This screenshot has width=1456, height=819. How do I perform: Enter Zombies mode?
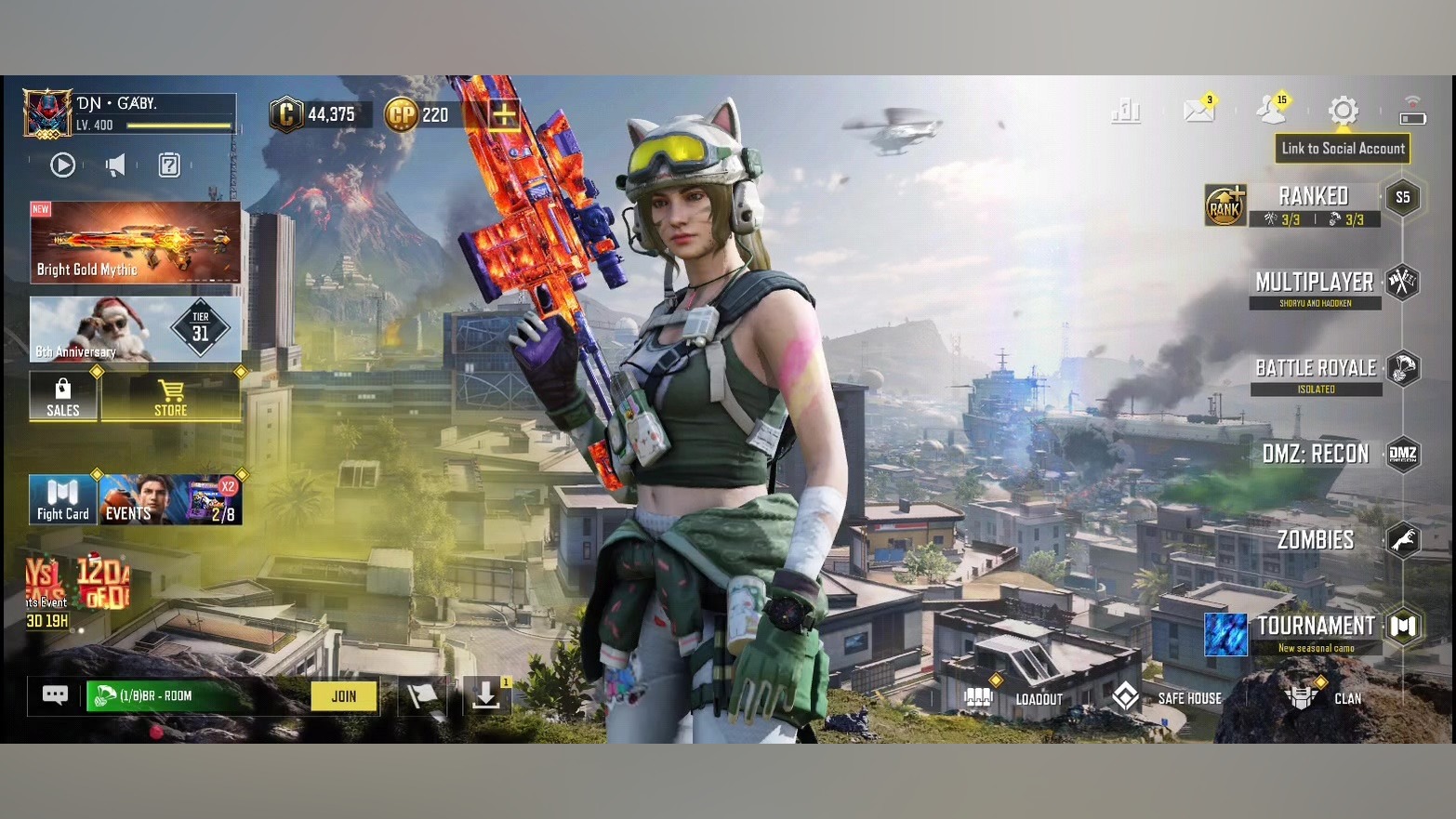1316,539
